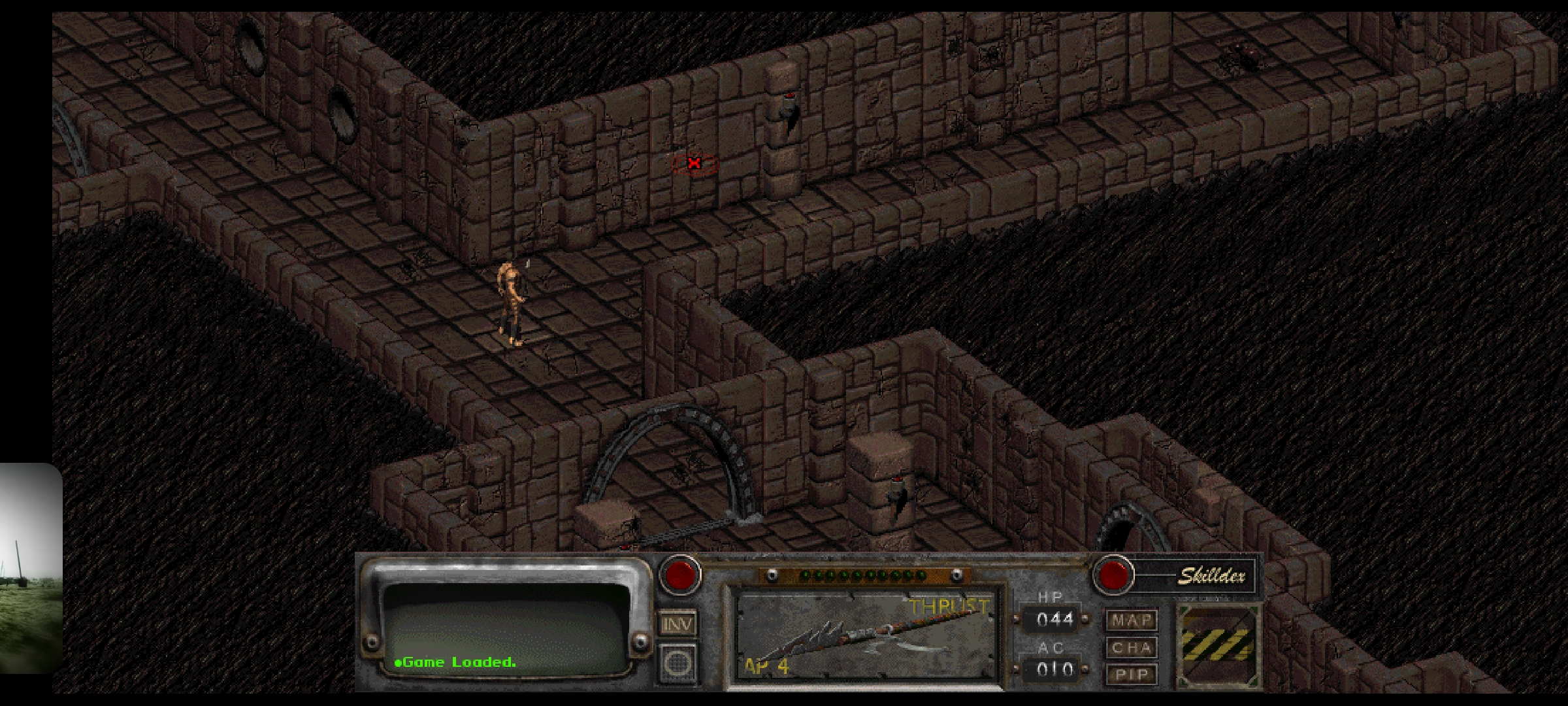Toggle the spear attack mode from THRUST

tap(947, 607)
